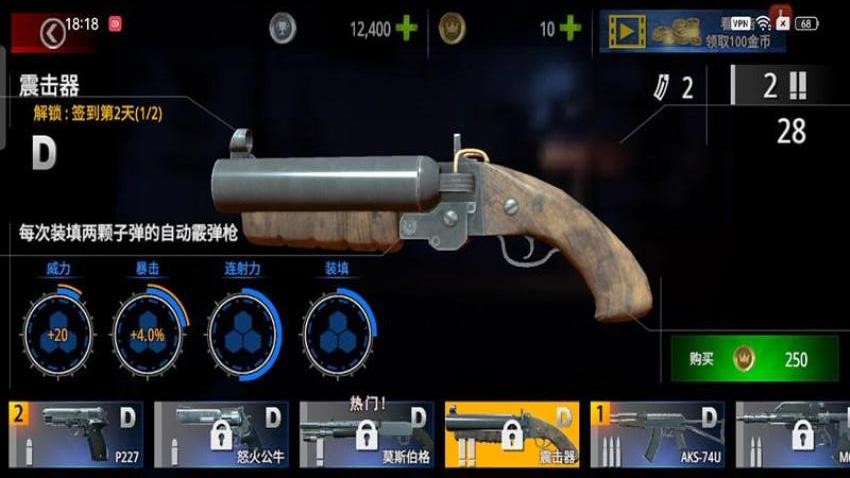Open the 连射力 fire rate dial
Viewport: 850px width, 478px height.
pyautogui.click(x=243, y=333)
